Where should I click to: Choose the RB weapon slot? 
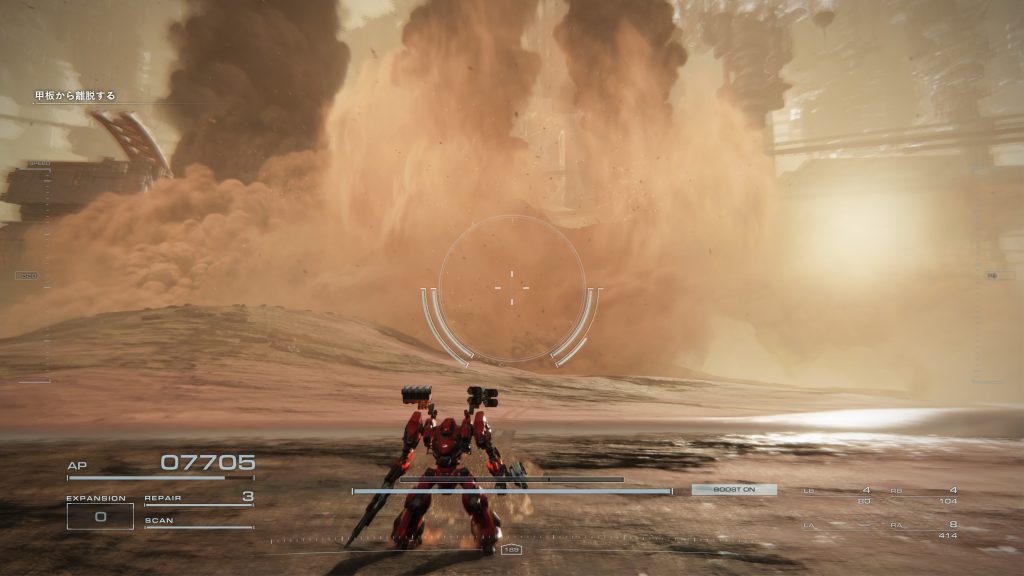pos(923,494)
